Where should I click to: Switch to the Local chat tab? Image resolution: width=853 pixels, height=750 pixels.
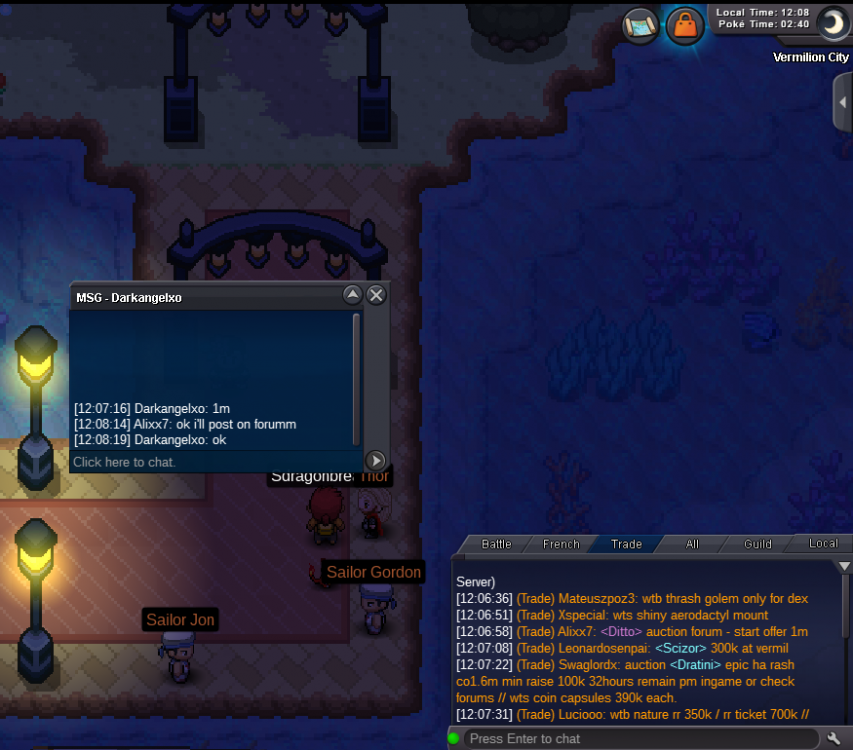click(x=823, y=544)
